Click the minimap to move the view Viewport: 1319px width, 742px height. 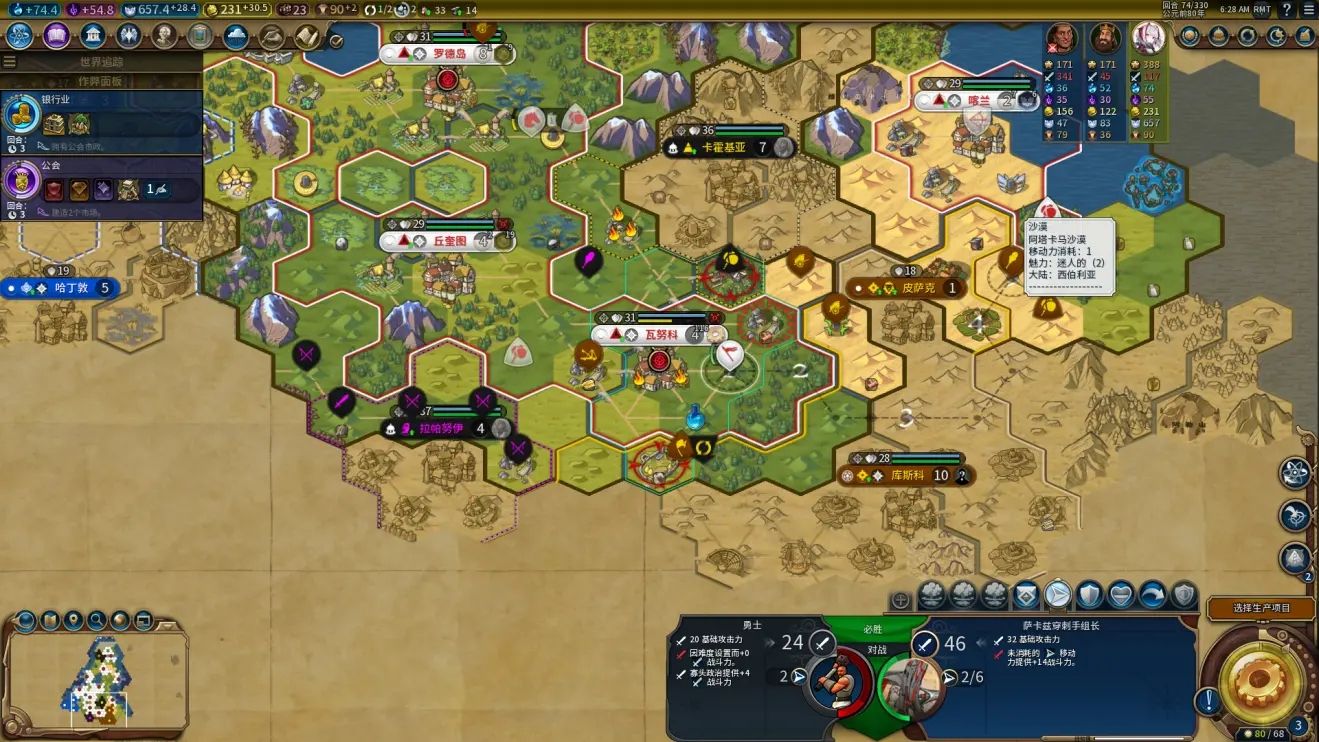point(98,682)
